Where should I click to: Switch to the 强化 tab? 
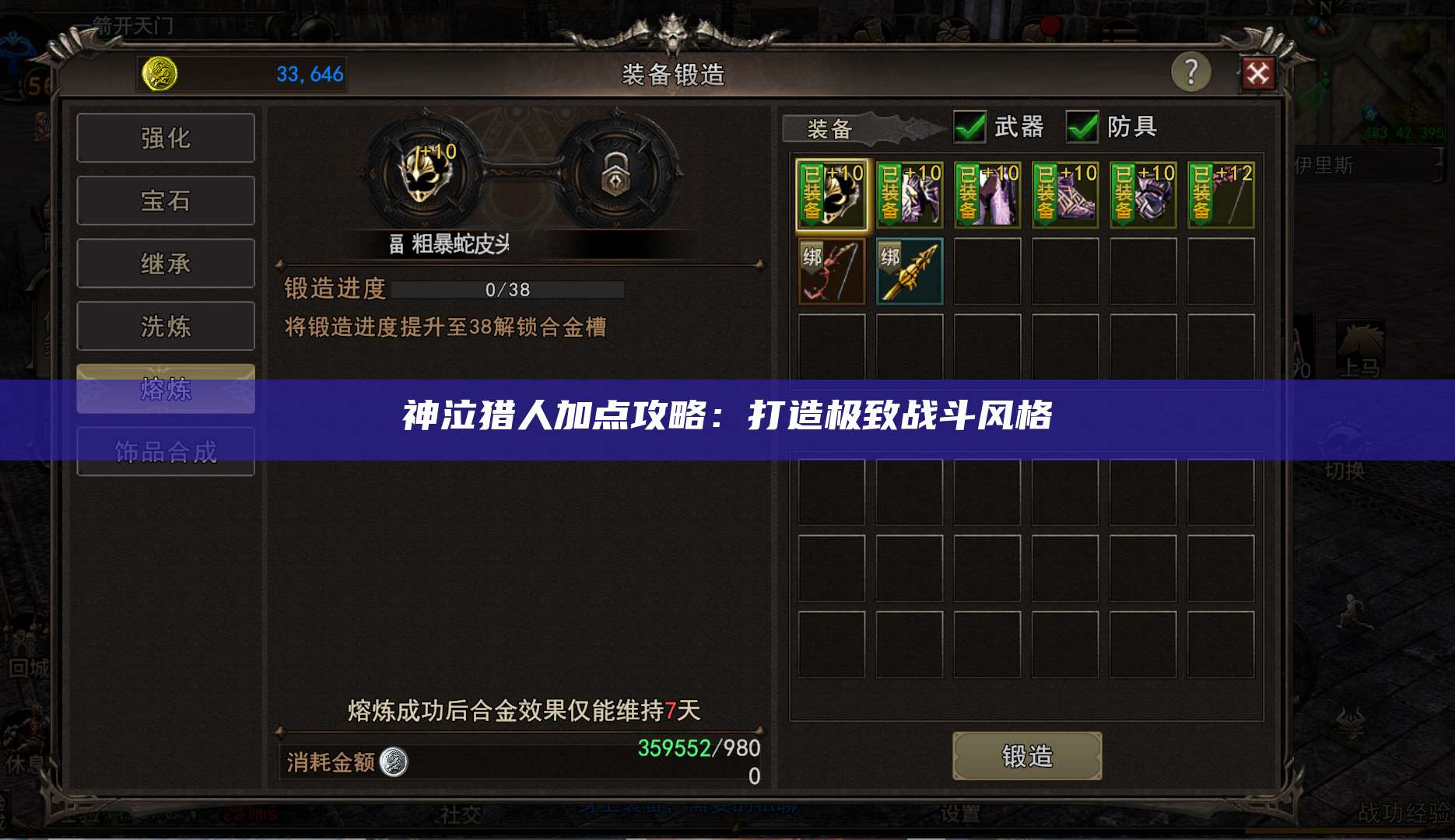(165, 137)
